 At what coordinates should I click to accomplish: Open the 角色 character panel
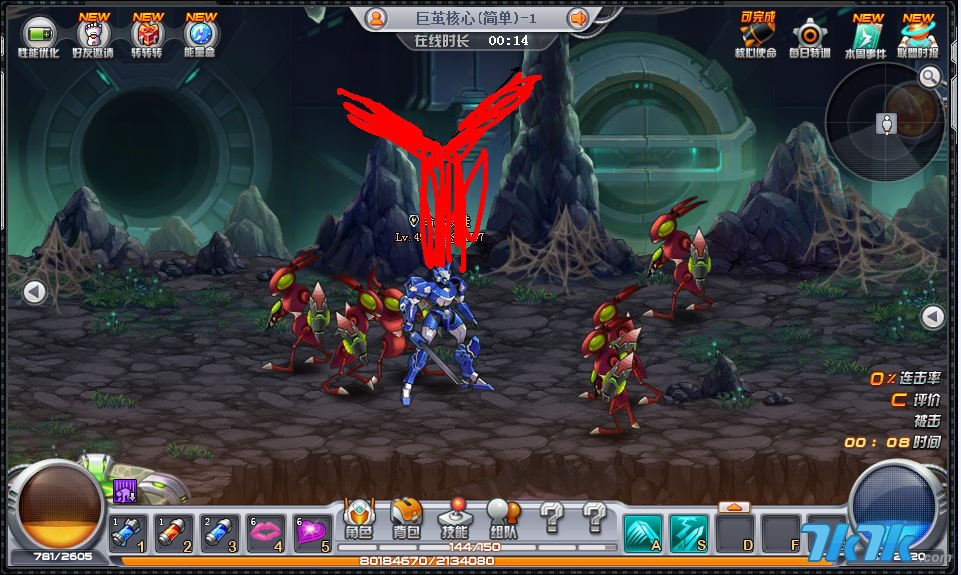[358, 520]
